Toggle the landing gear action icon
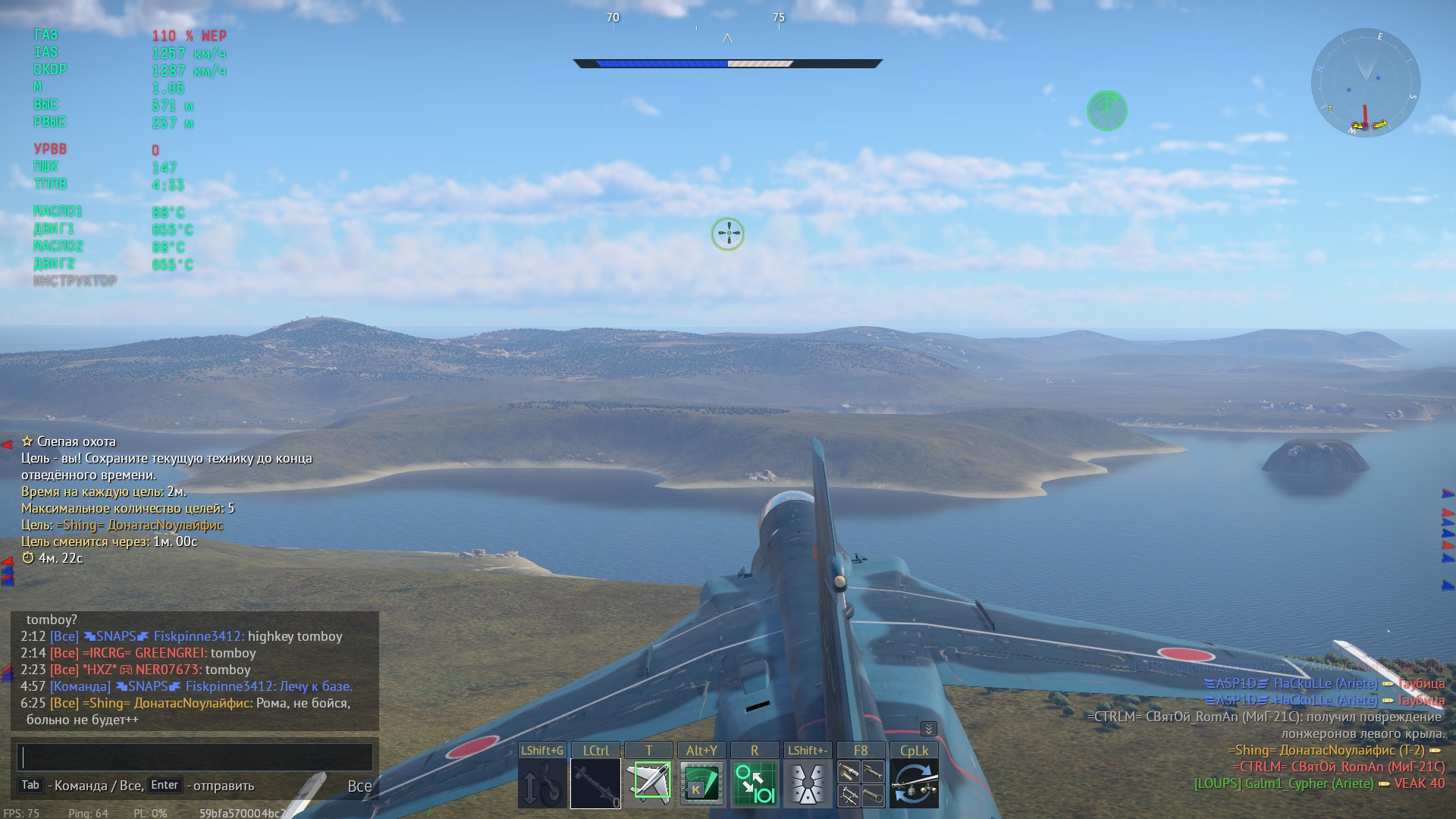The height and width of the screenshot is (819, 1456). (x=541, y=784)
